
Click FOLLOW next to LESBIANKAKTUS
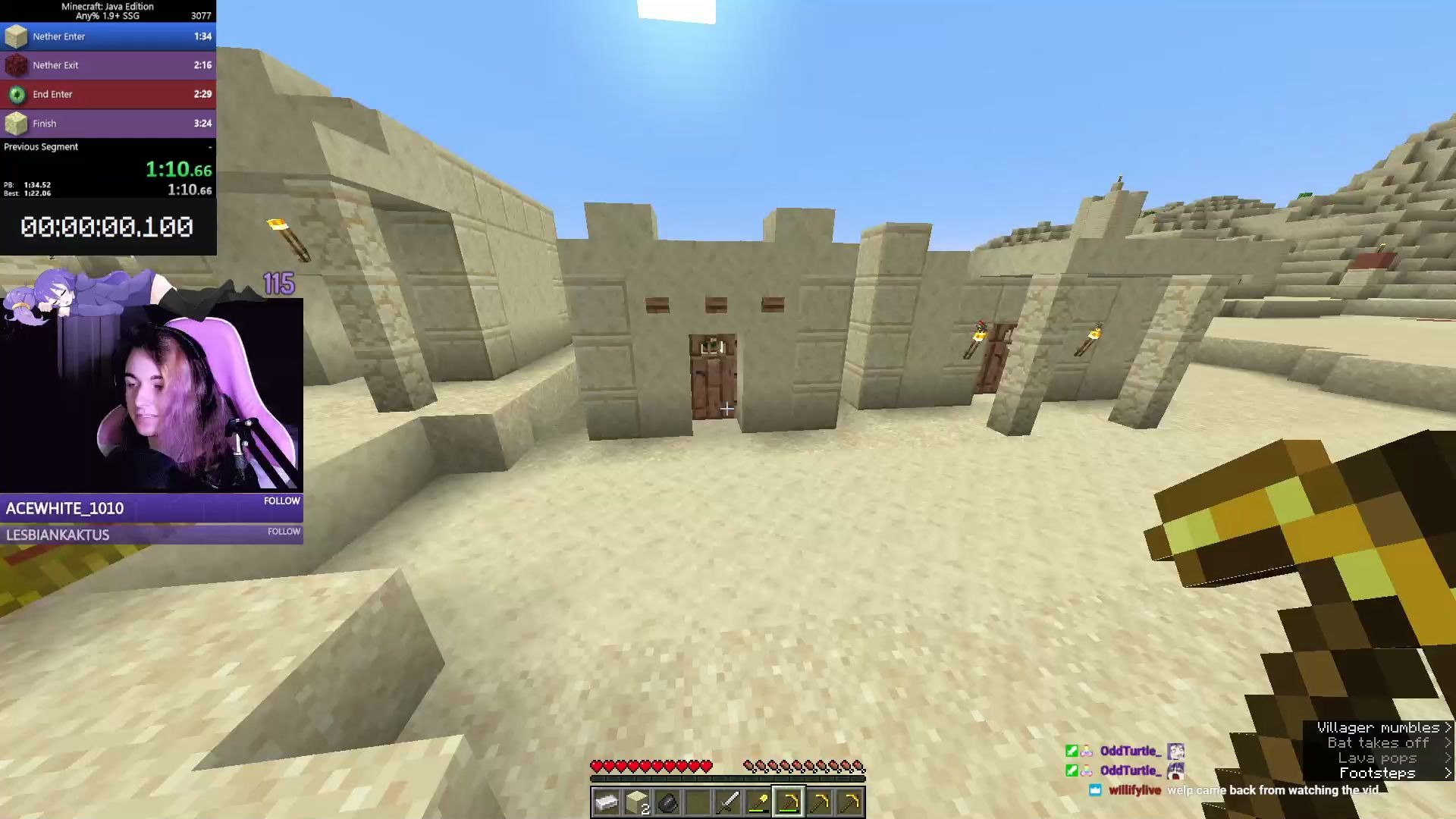[283, 532]
